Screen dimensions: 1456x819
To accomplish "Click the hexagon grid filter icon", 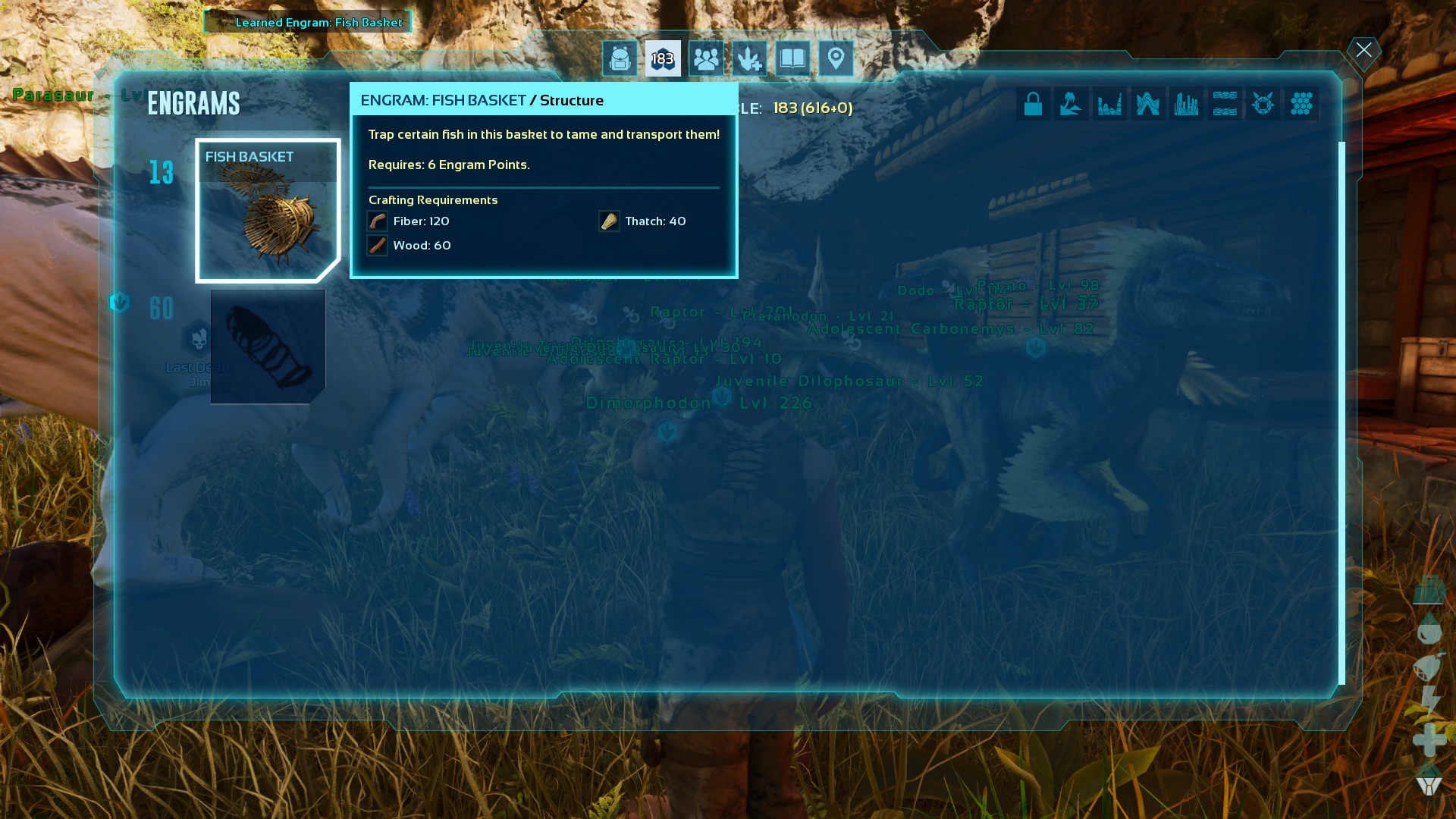I will (1301, 104).
